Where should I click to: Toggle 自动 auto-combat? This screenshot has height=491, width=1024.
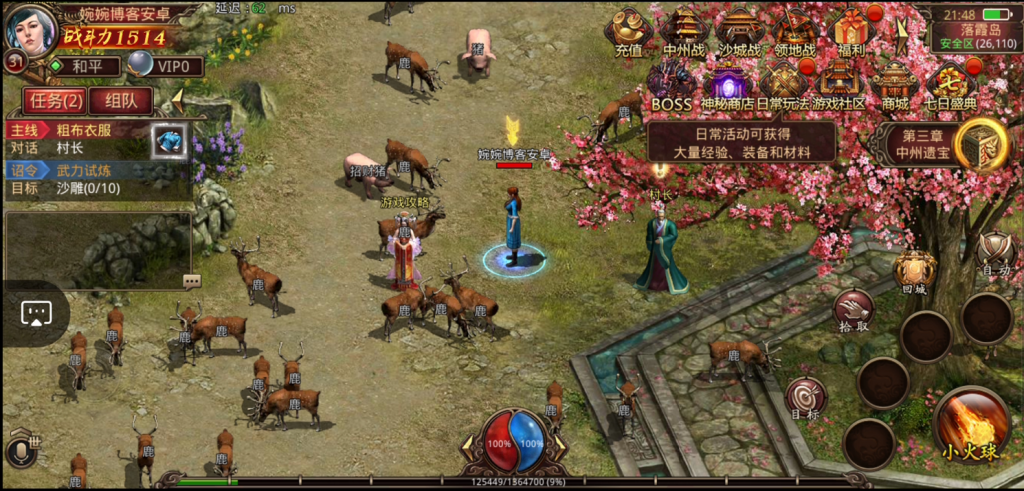pyautogui.click(x=995, y=252)
